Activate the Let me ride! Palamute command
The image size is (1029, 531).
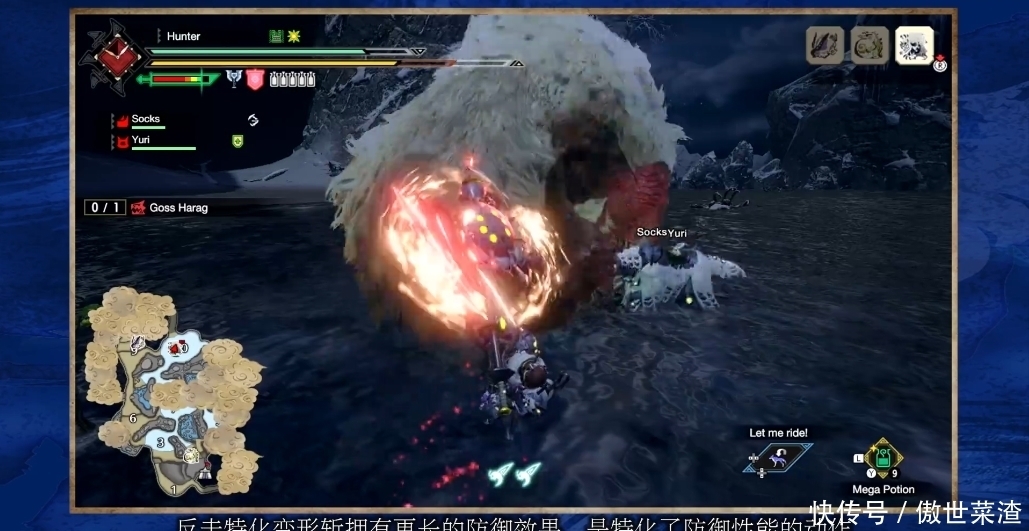[777, 457]
